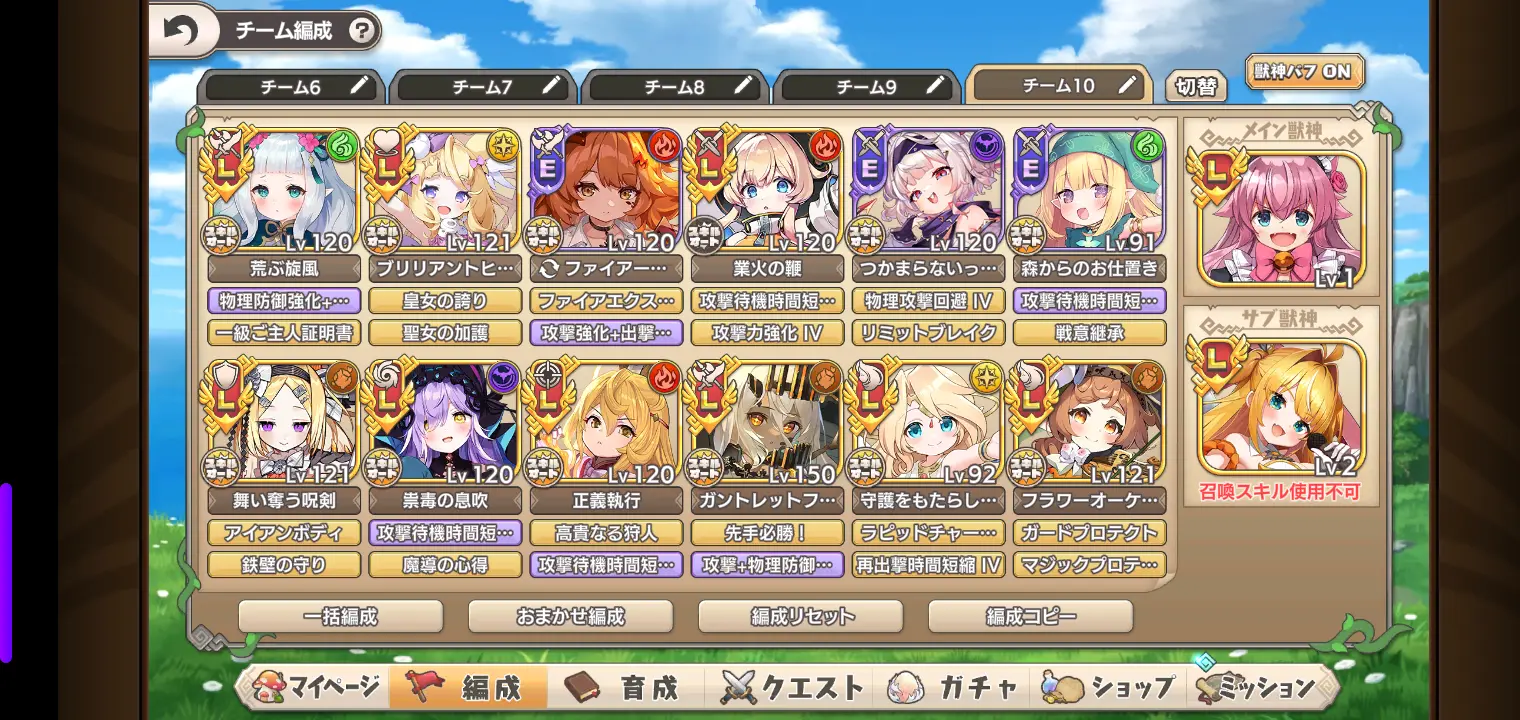Open the チーム9 tab
The width and height of the screenshot is (1520, 720).
868,87
